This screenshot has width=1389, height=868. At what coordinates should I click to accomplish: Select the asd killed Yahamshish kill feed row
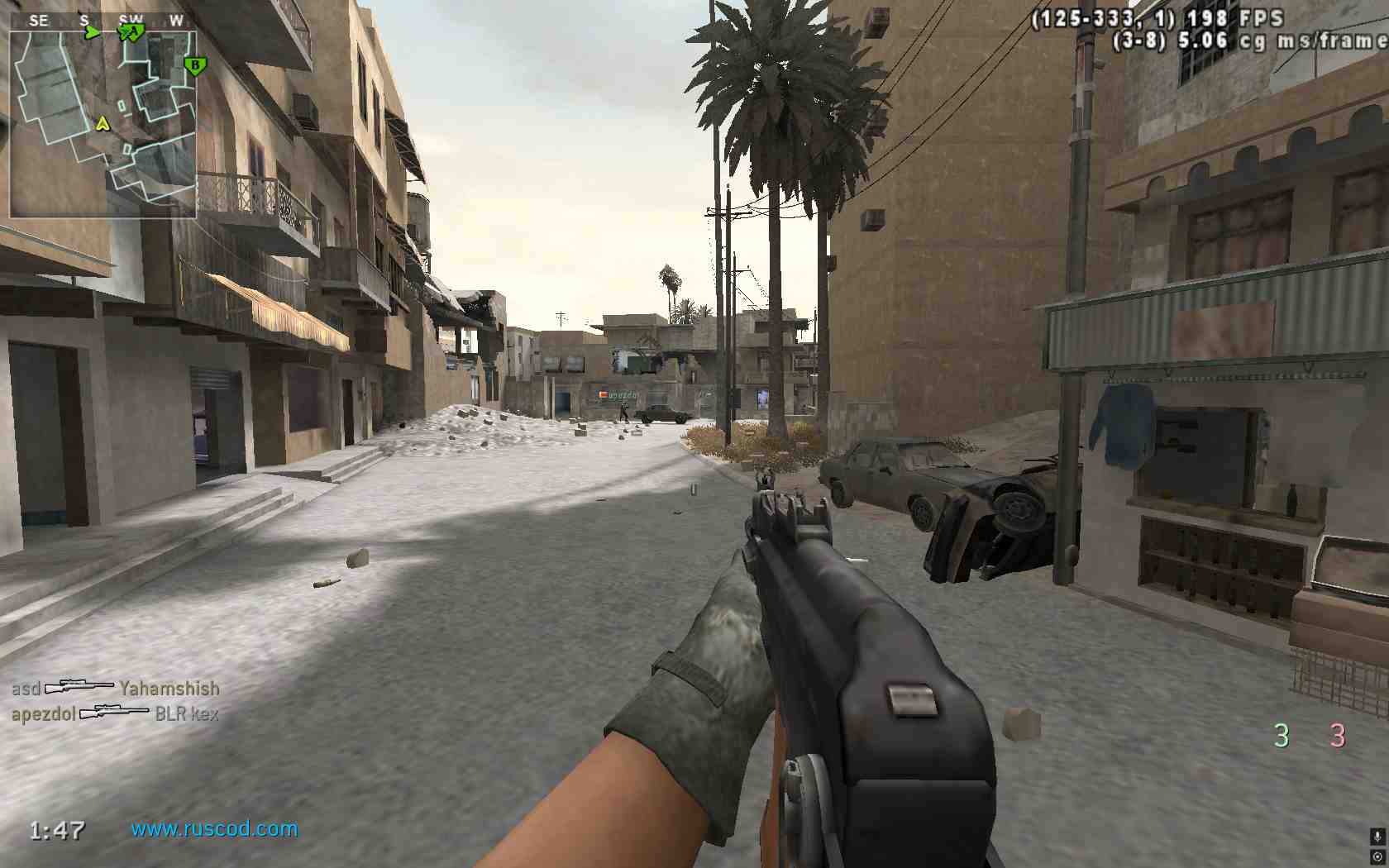point(116,688)
